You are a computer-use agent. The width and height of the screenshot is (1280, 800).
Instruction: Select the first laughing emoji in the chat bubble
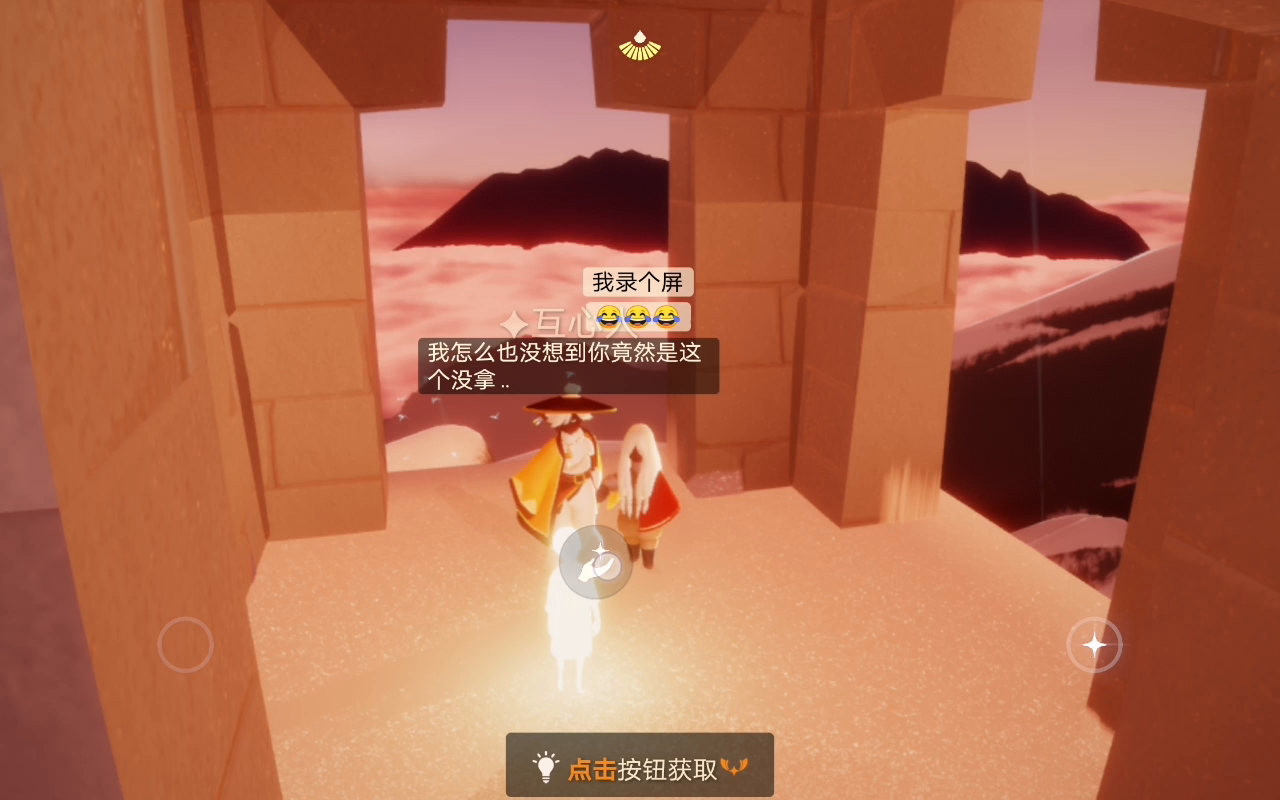(x=607, y=317)
